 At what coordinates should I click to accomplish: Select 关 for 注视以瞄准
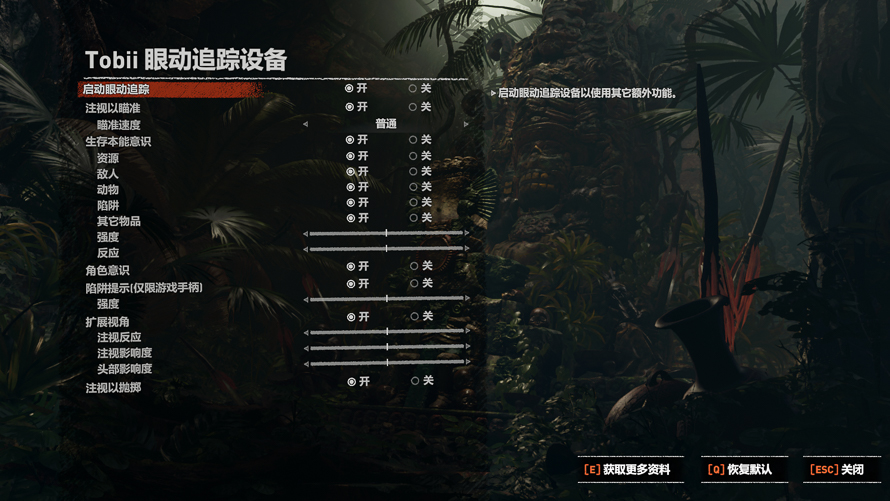click(x=413, y=107)
